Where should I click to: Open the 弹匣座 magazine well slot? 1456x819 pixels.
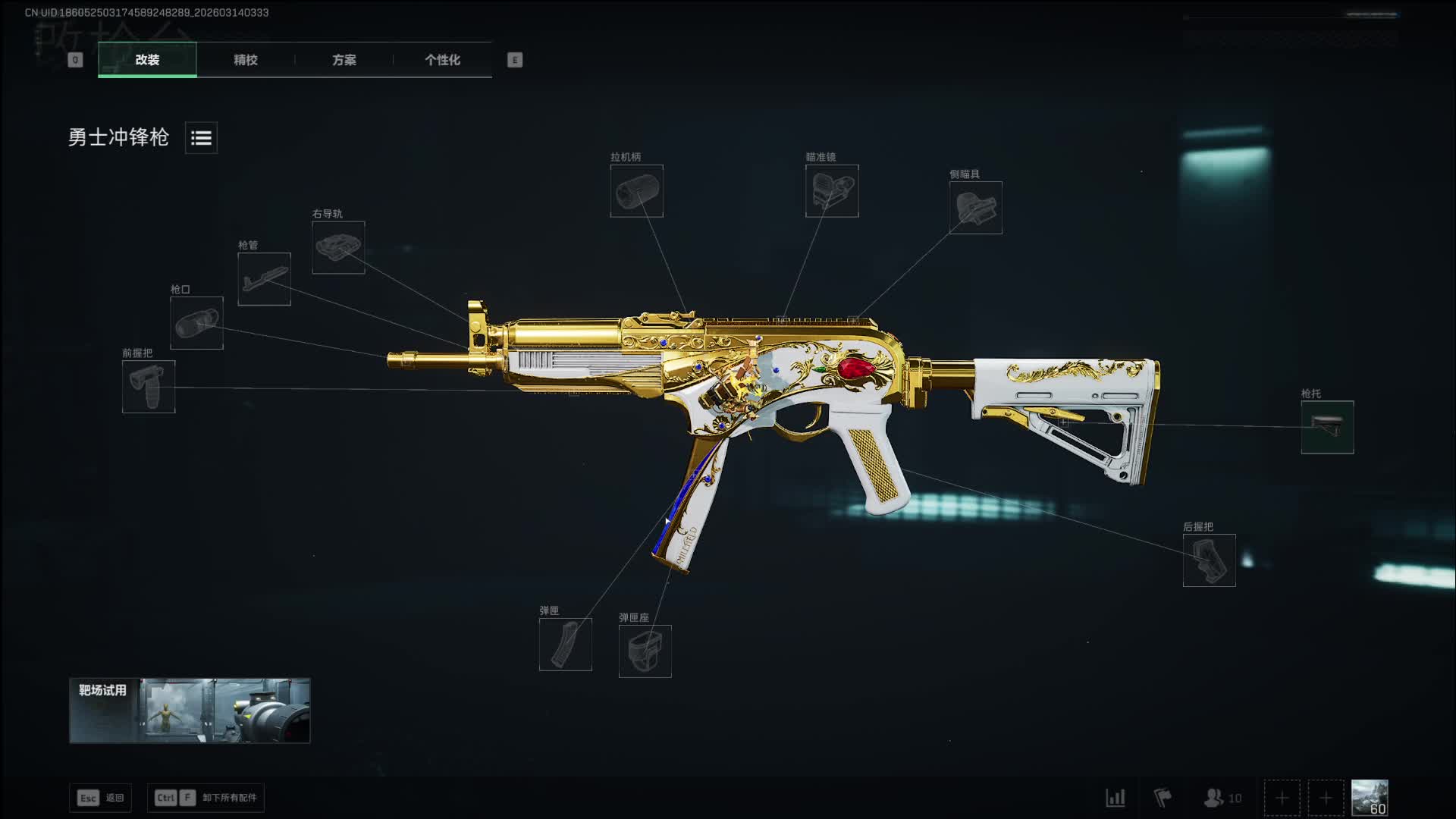pyautogui.click(x=645, y=651)
